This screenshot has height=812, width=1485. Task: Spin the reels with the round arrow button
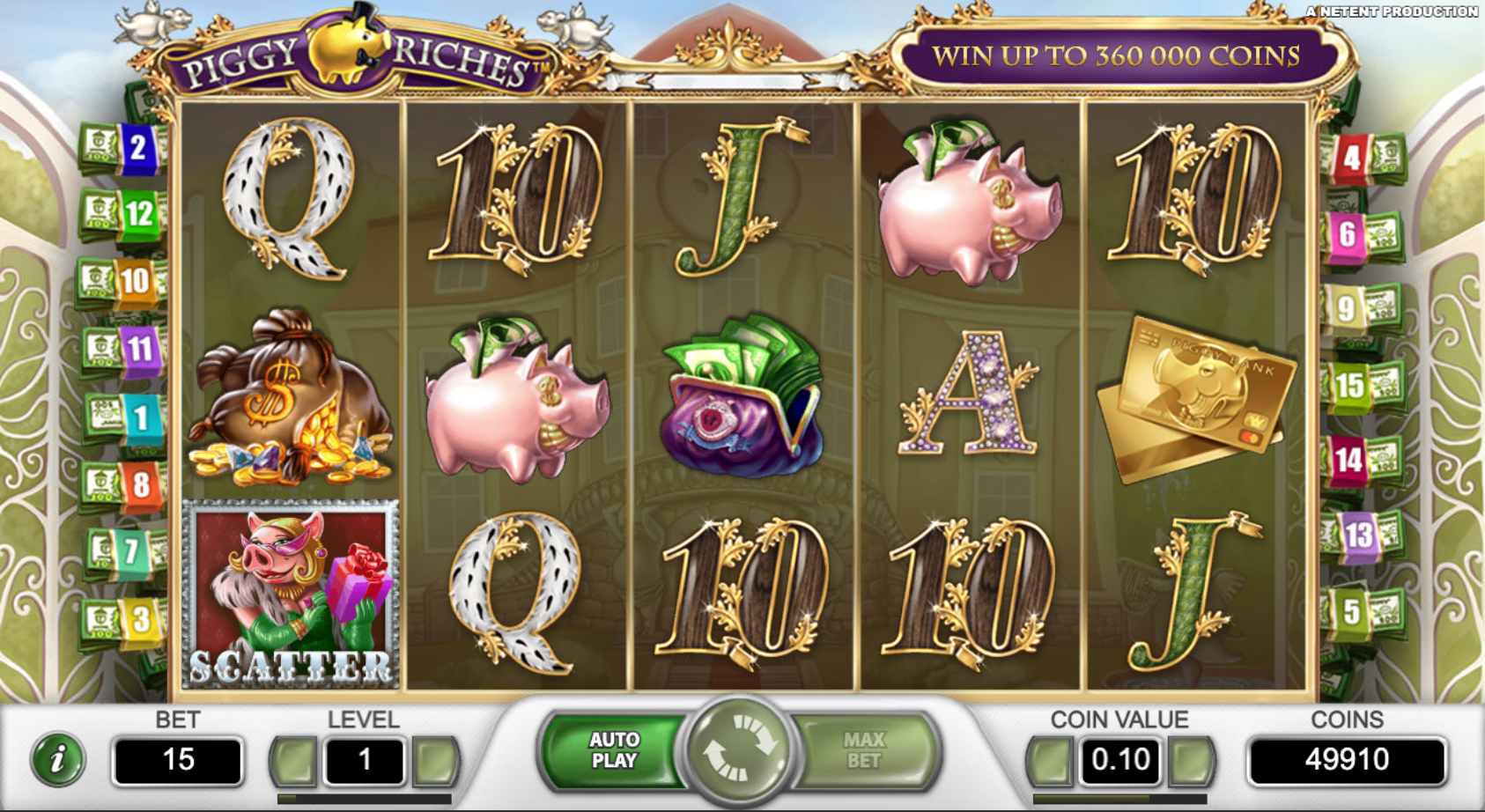(x=738, y=750)
